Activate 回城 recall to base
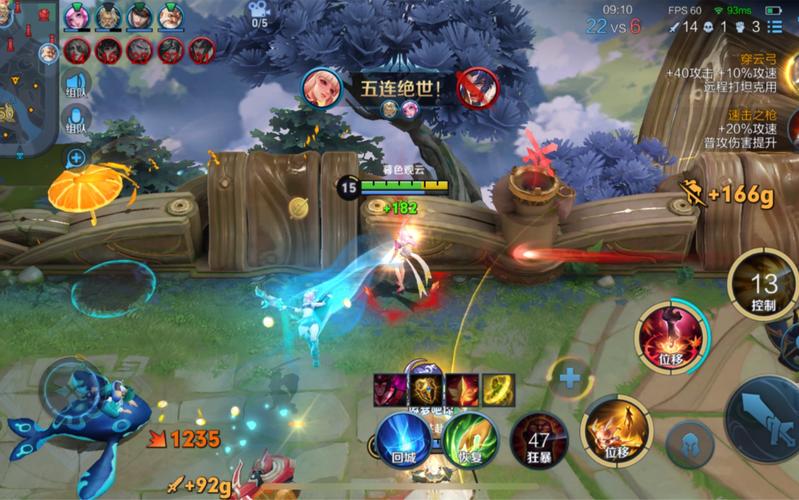 [x=404, y=439]
